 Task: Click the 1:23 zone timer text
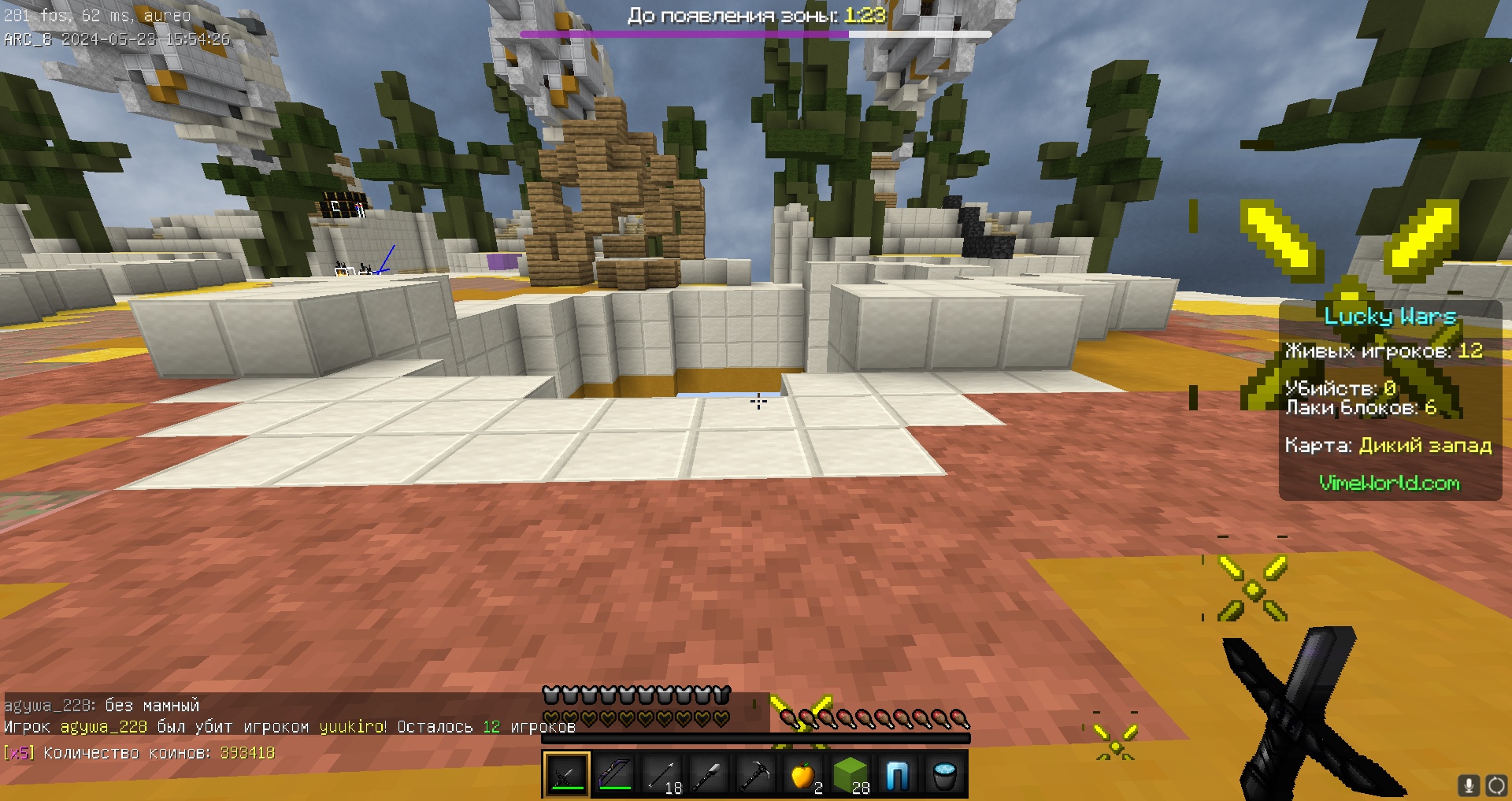[863, 14]
